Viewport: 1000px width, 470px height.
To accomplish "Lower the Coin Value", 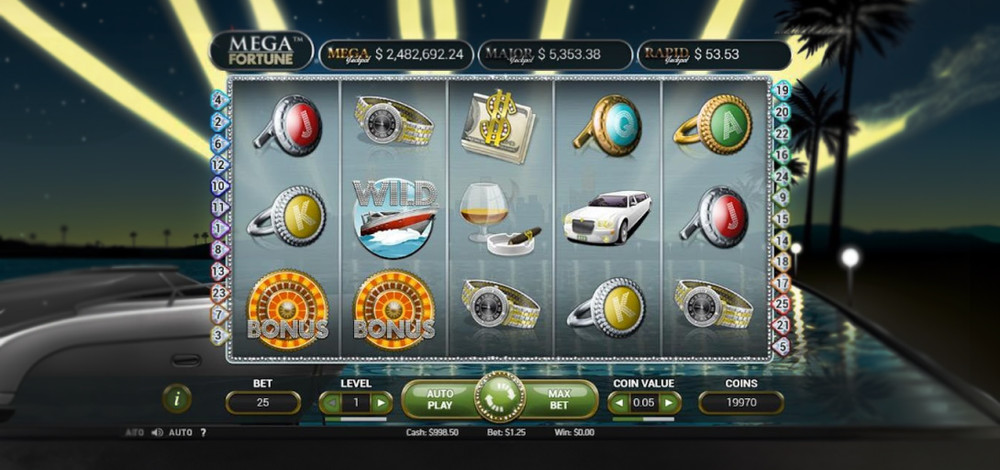I will pyautogui.click(x=619, y=403).
